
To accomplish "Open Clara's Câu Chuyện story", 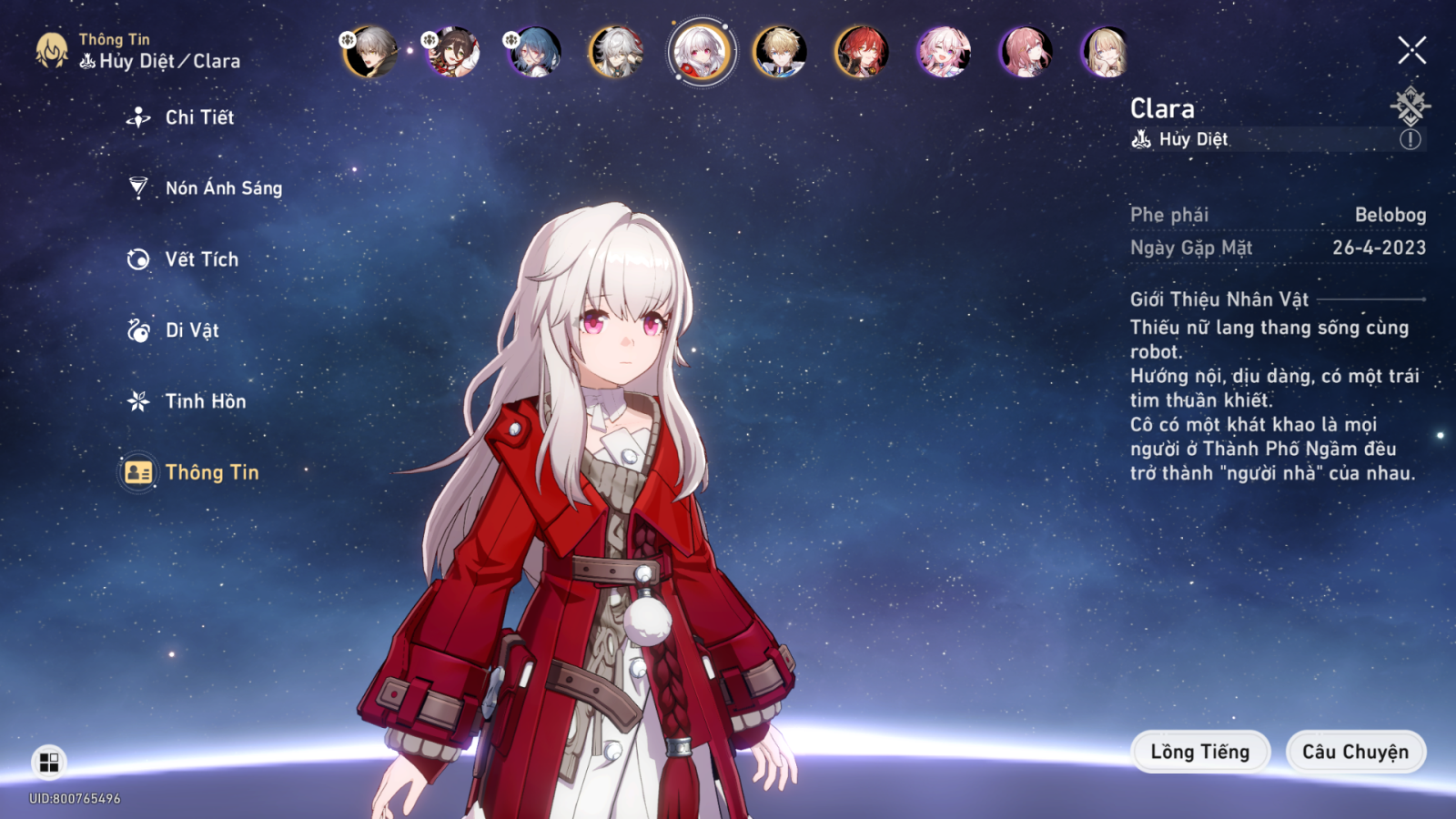I will 1355,752.
